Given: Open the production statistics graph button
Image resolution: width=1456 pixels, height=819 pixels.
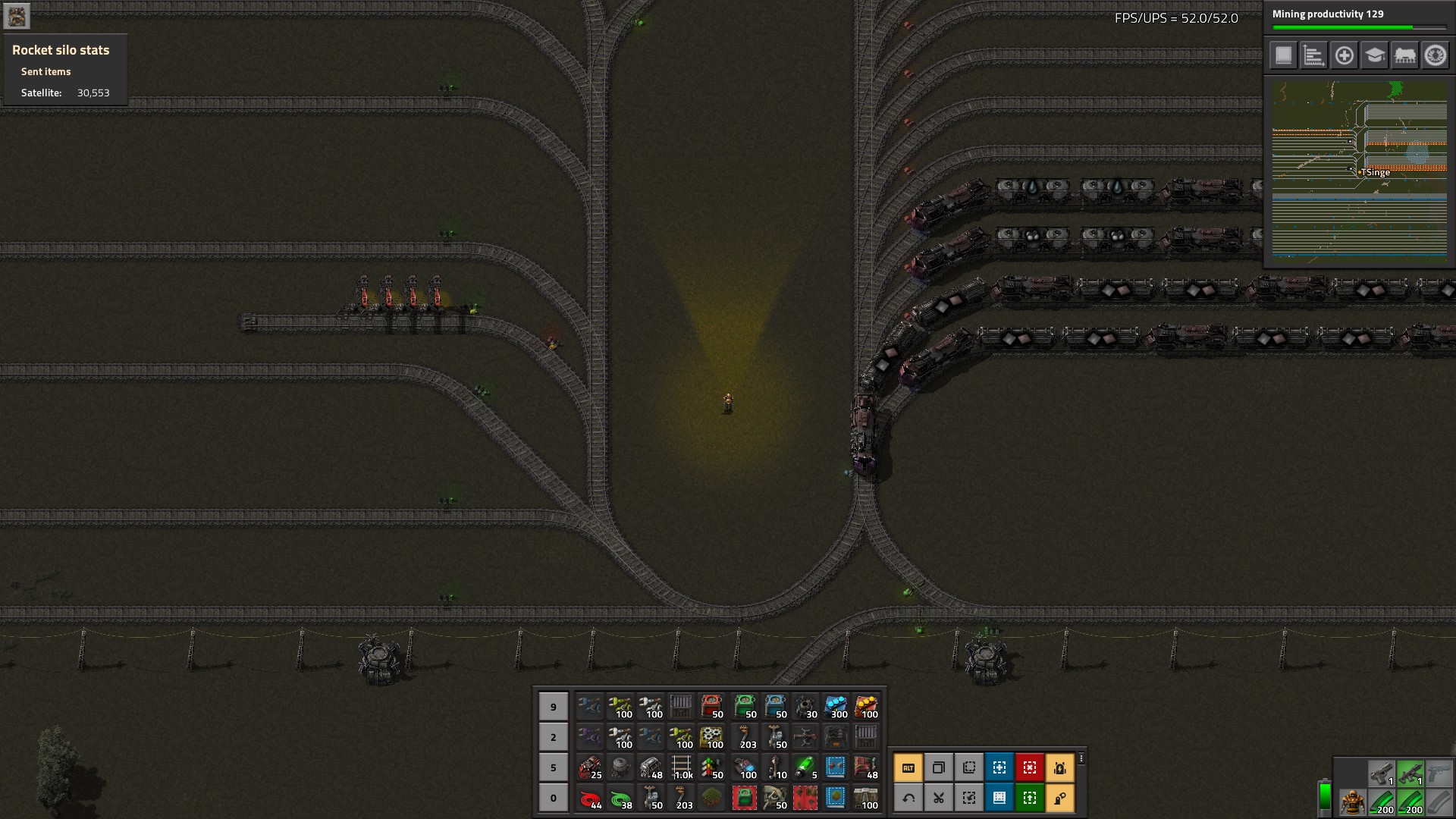Looking at the screenshot, I should [1313, 55].
